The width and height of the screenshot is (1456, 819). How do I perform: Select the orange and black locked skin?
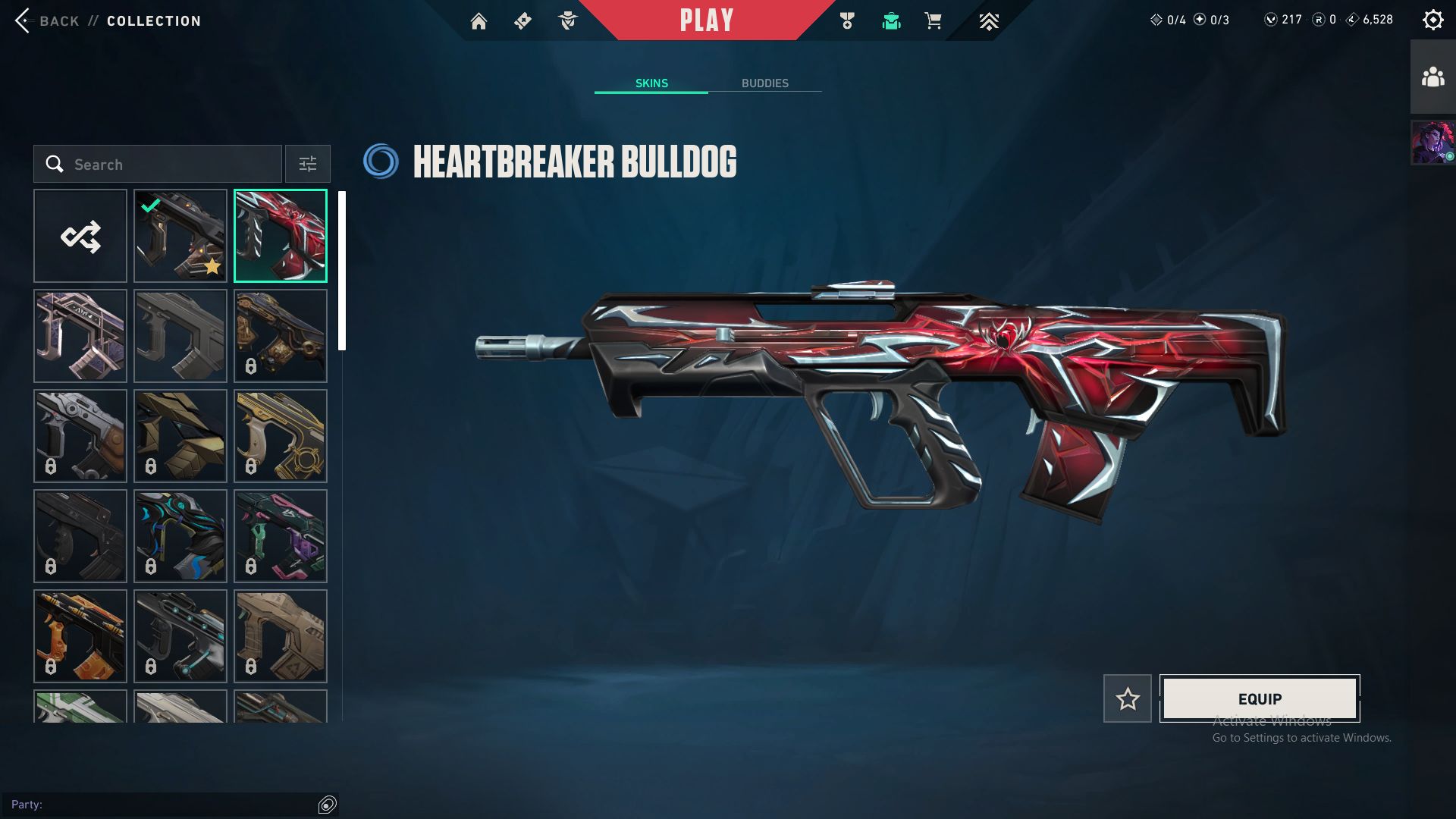point(80,636)
